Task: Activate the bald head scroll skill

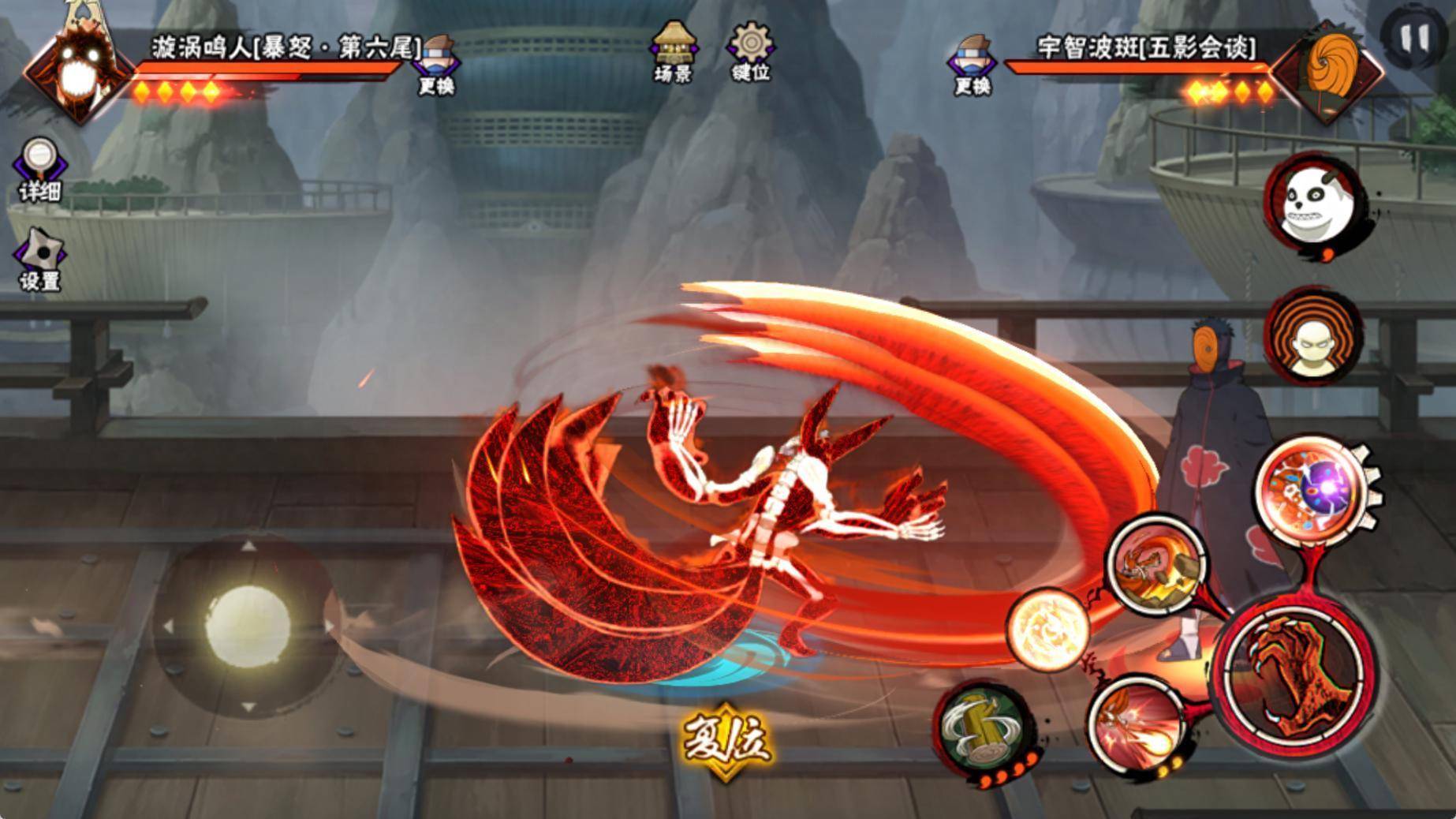Action: point(1313,337)
